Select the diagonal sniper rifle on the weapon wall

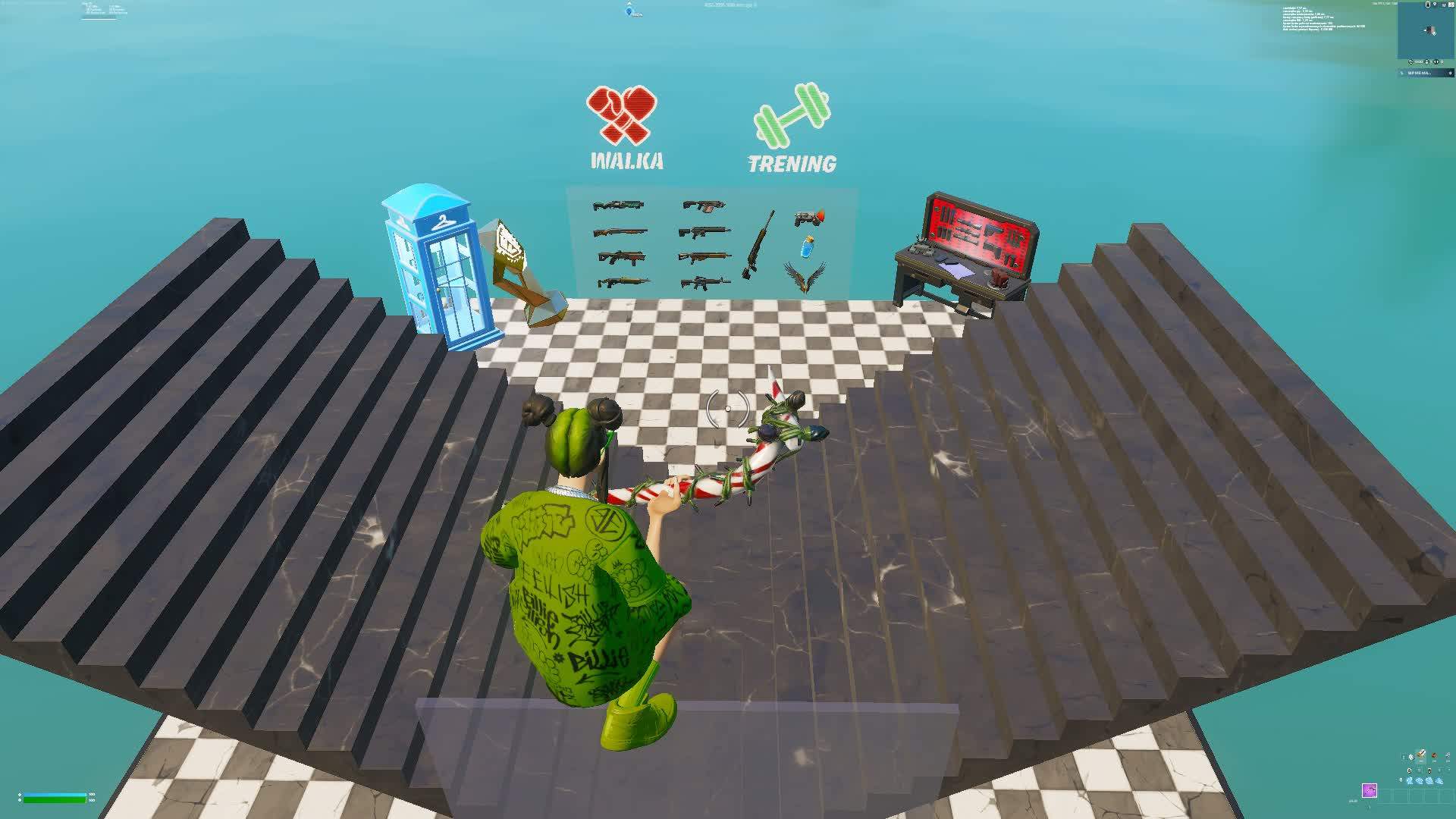pyautogui.click(x=759, y=242)
